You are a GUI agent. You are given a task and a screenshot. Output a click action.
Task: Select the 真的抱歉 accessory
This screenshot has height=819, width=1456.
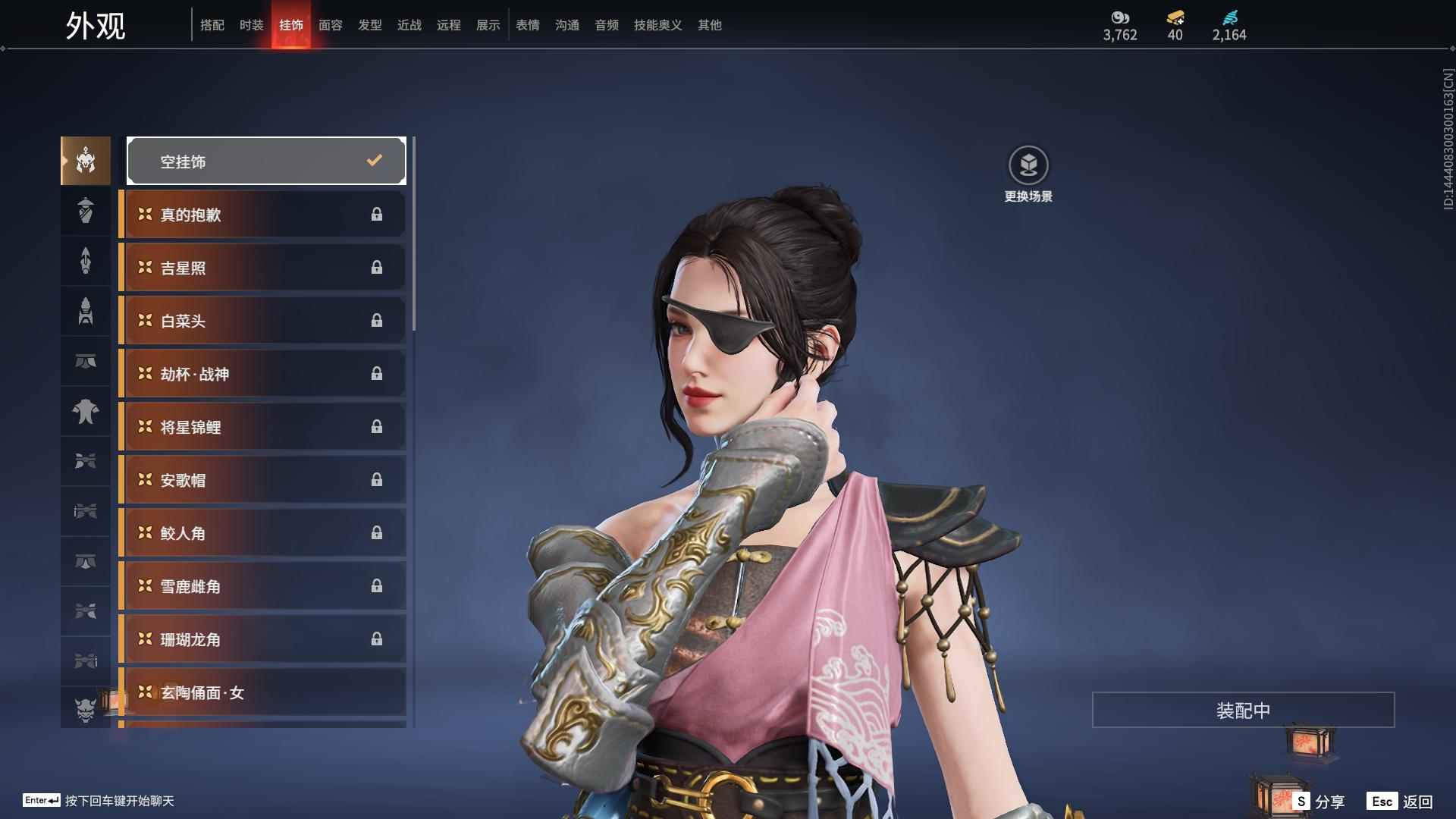[x=262, y=215]
